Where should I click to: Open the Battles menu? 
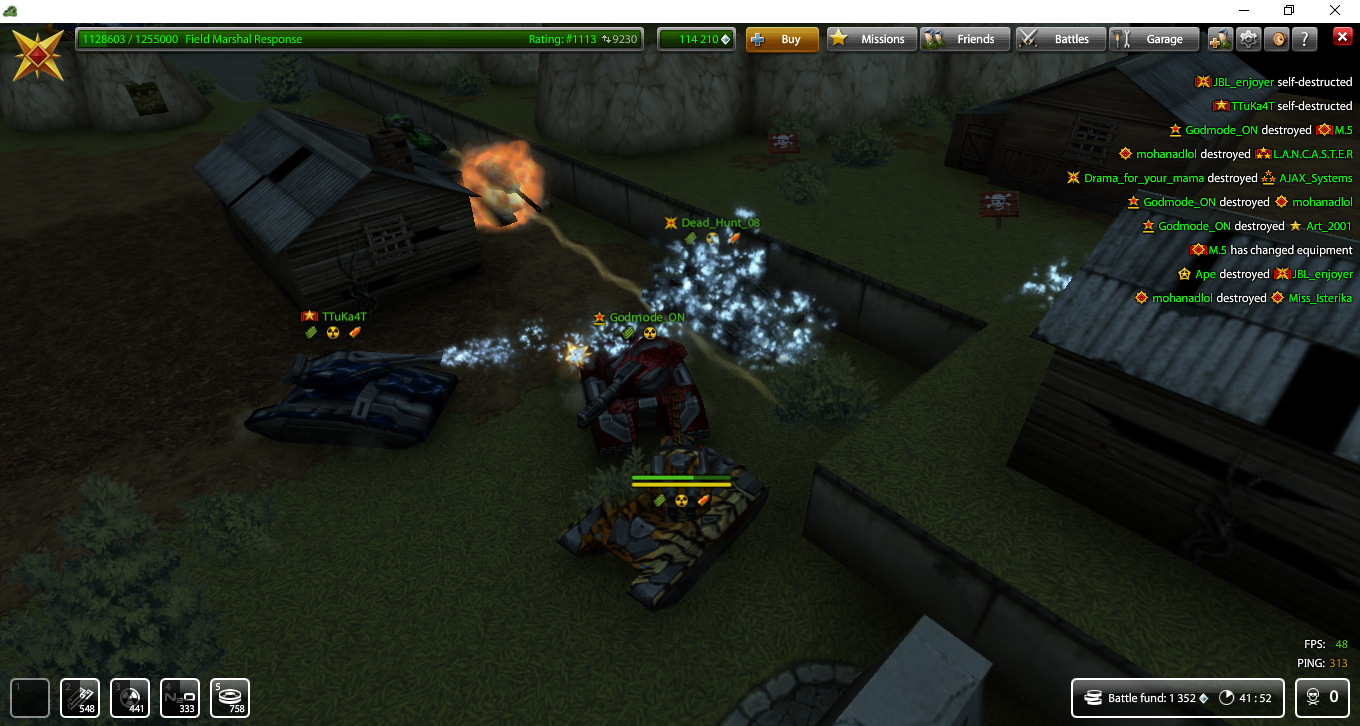click(x=1060, y=38)
